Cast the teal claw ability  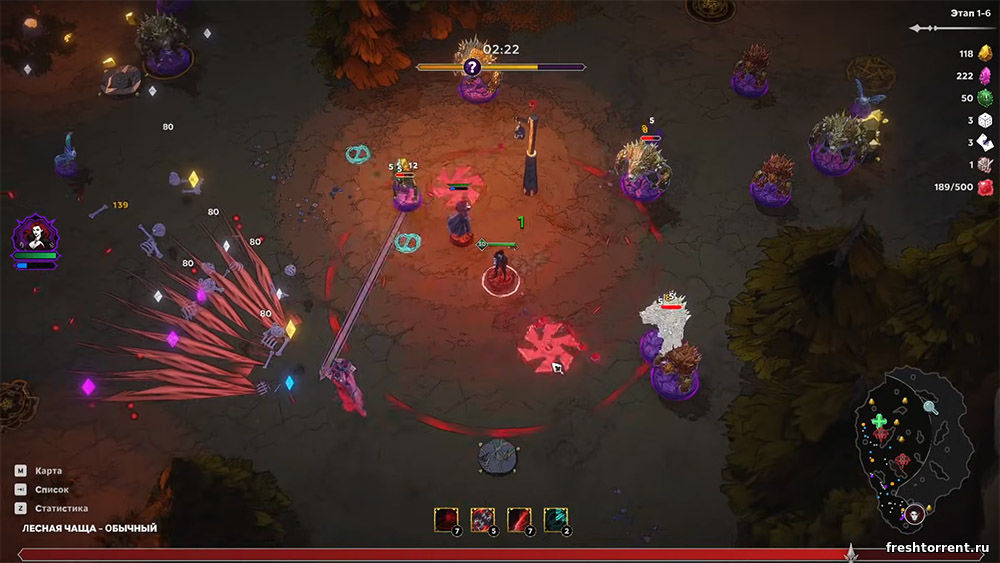pyautogui.click(x=556, y=519)
